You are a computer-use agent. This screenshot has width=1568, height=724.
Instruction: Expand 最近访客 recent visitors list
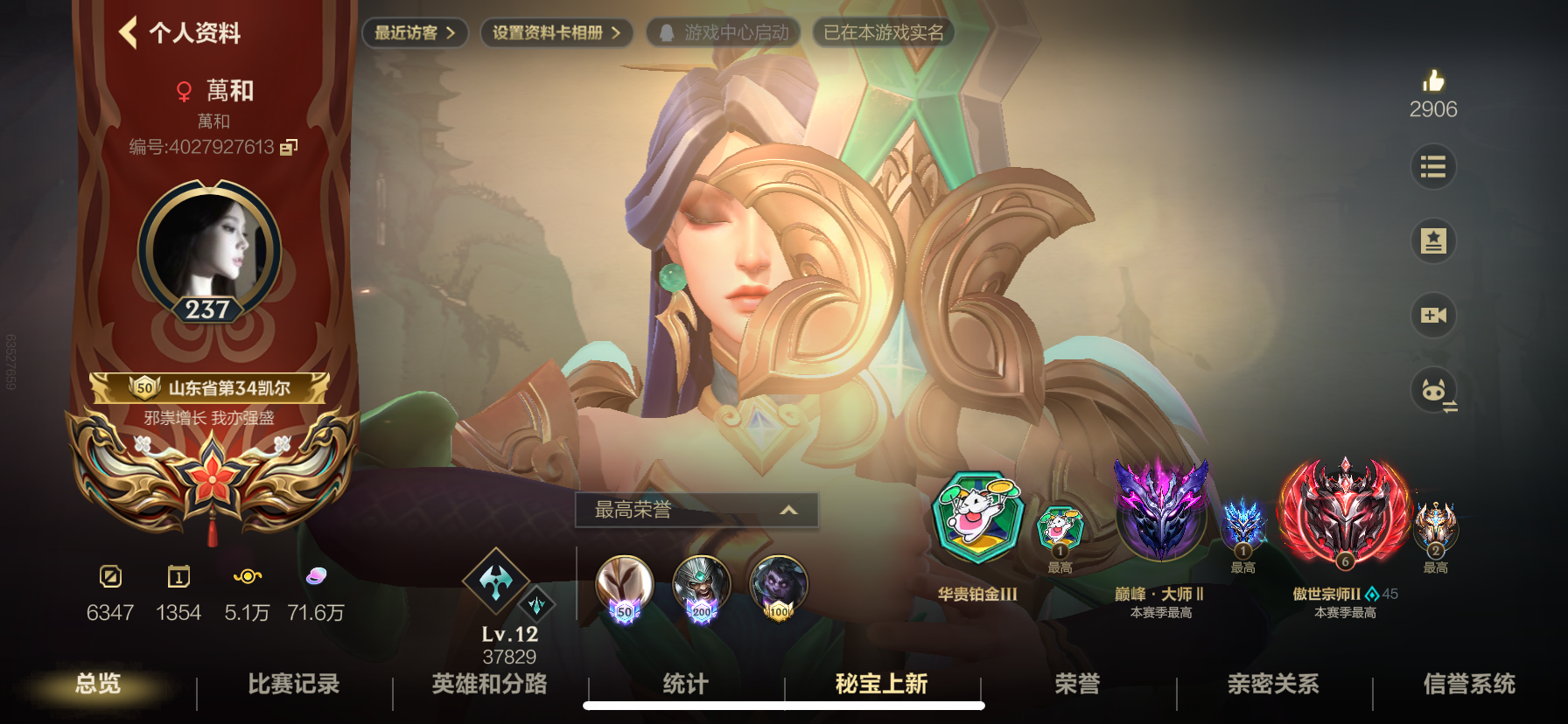413,33
